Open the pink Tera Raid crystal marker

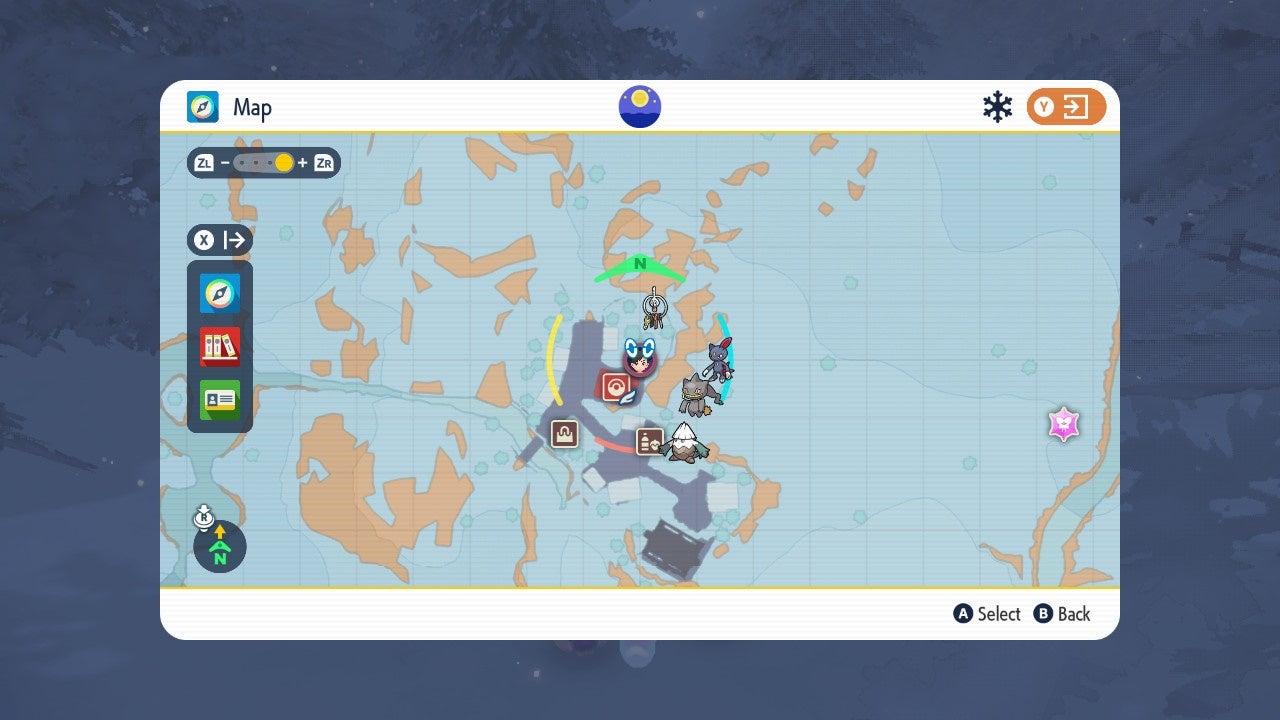pos(1063,424)
